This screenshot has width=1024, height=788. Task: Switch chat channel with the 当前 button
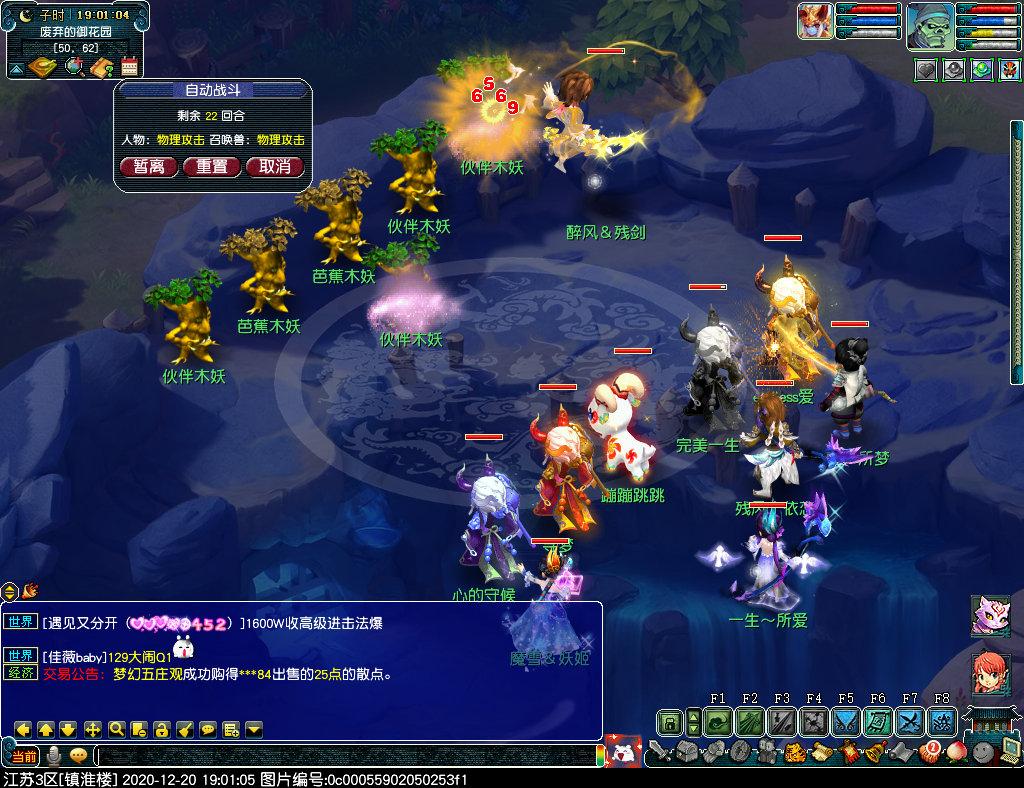tap(24, 756)
